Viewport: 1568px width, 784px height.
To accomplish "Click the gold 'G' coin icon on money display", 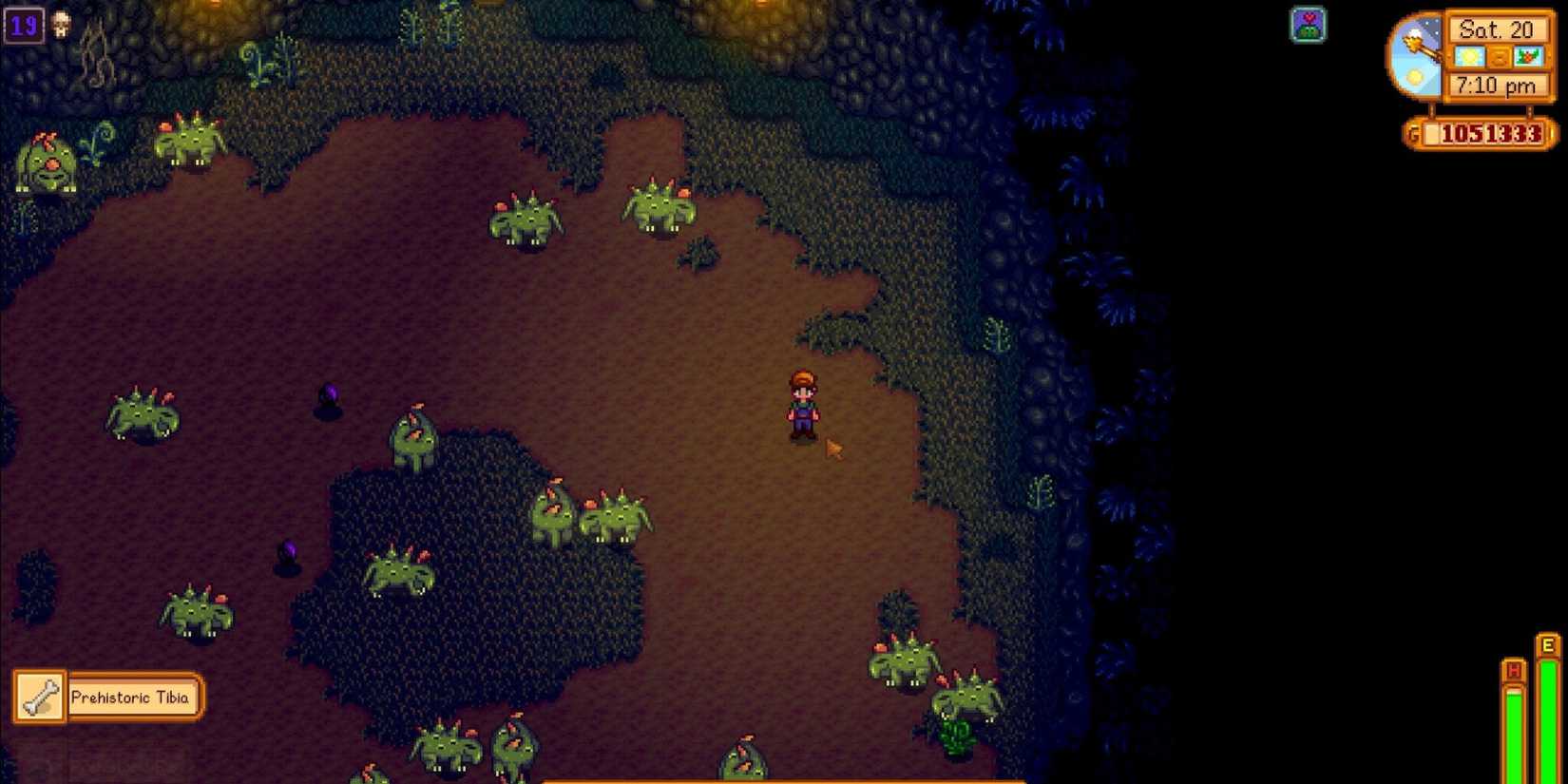I will pos(1415,134).
